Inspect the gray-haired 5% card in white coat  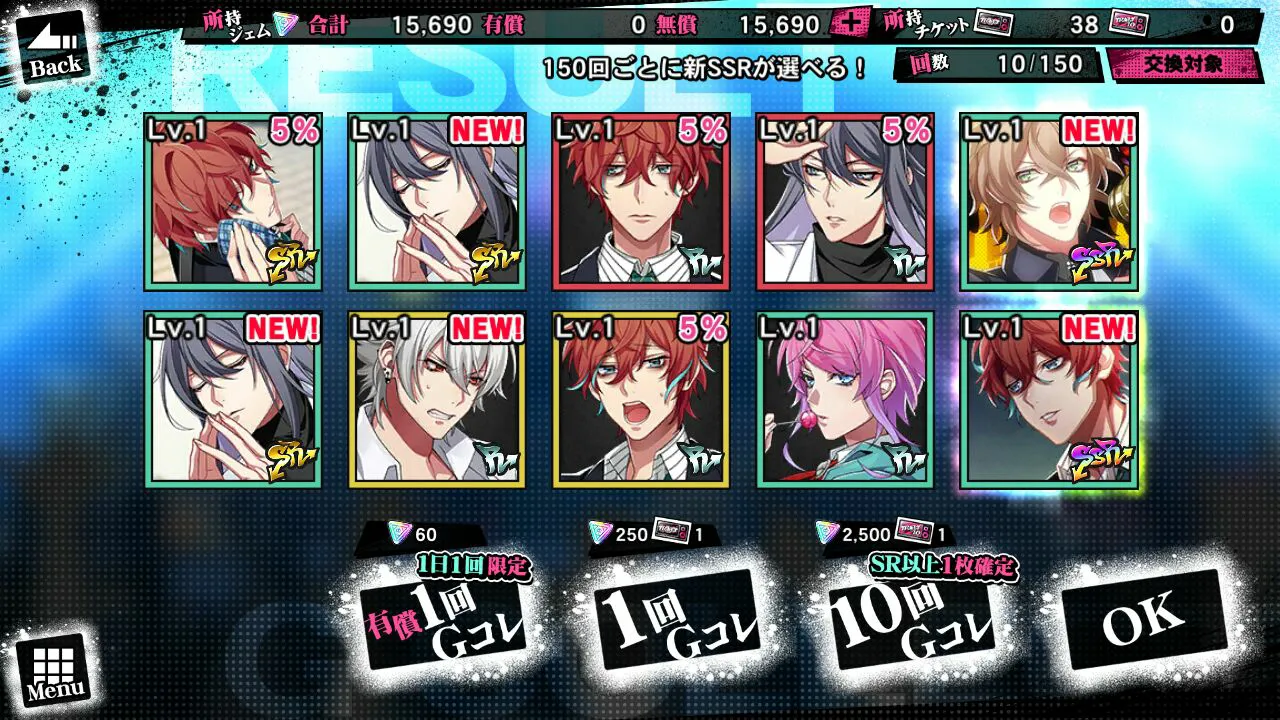845,202
